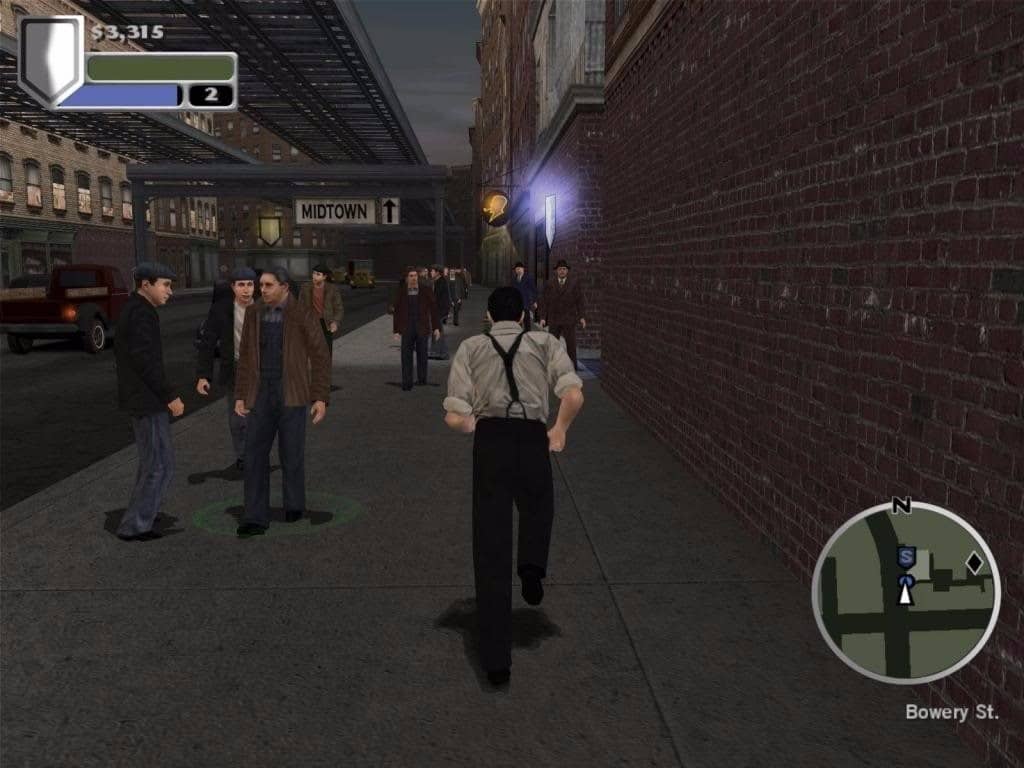Click the silver shield badge icon

tap(51, 61)
